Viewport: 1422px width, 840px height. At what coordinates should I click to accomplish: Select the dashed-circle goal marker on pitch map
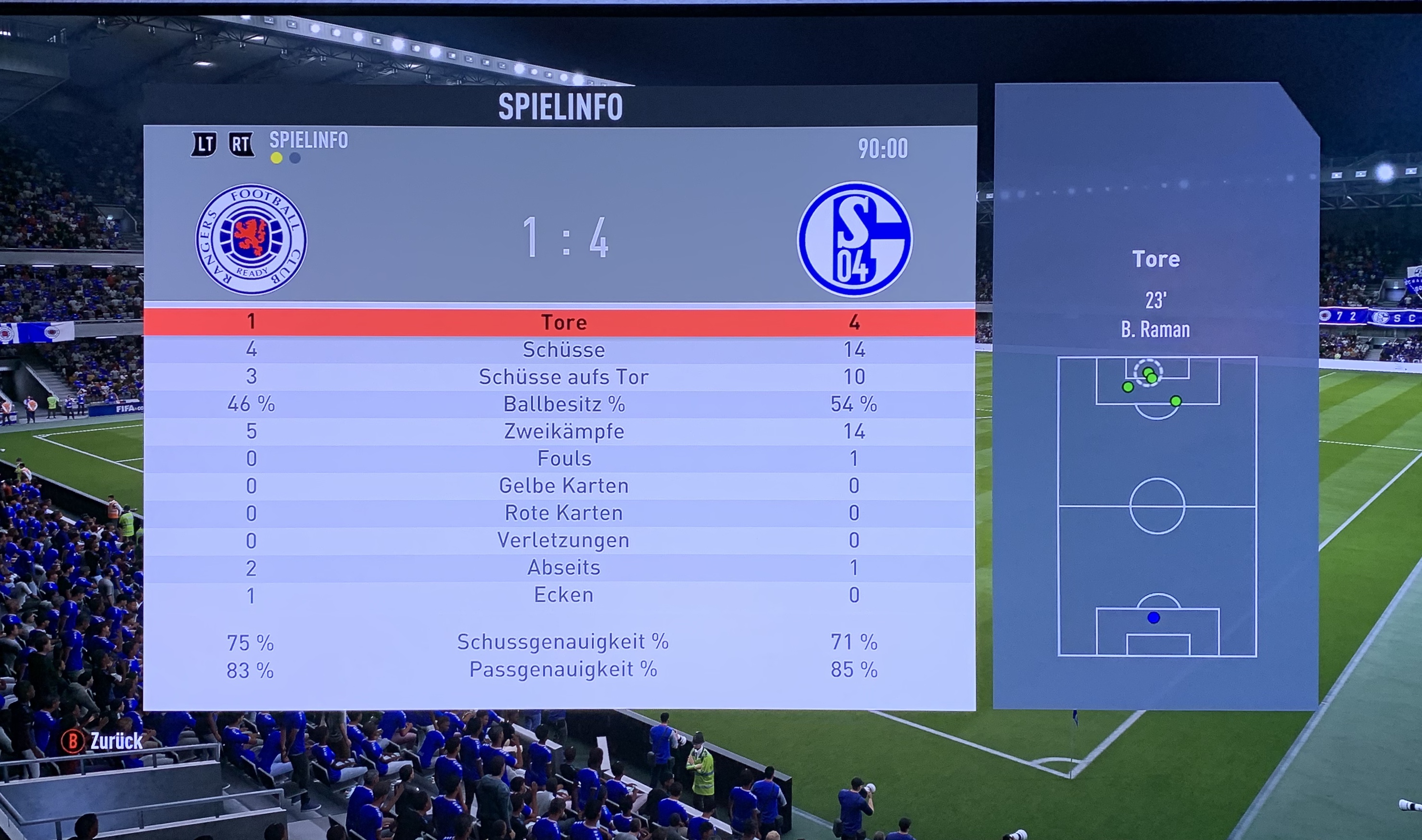coord(1148,373)
